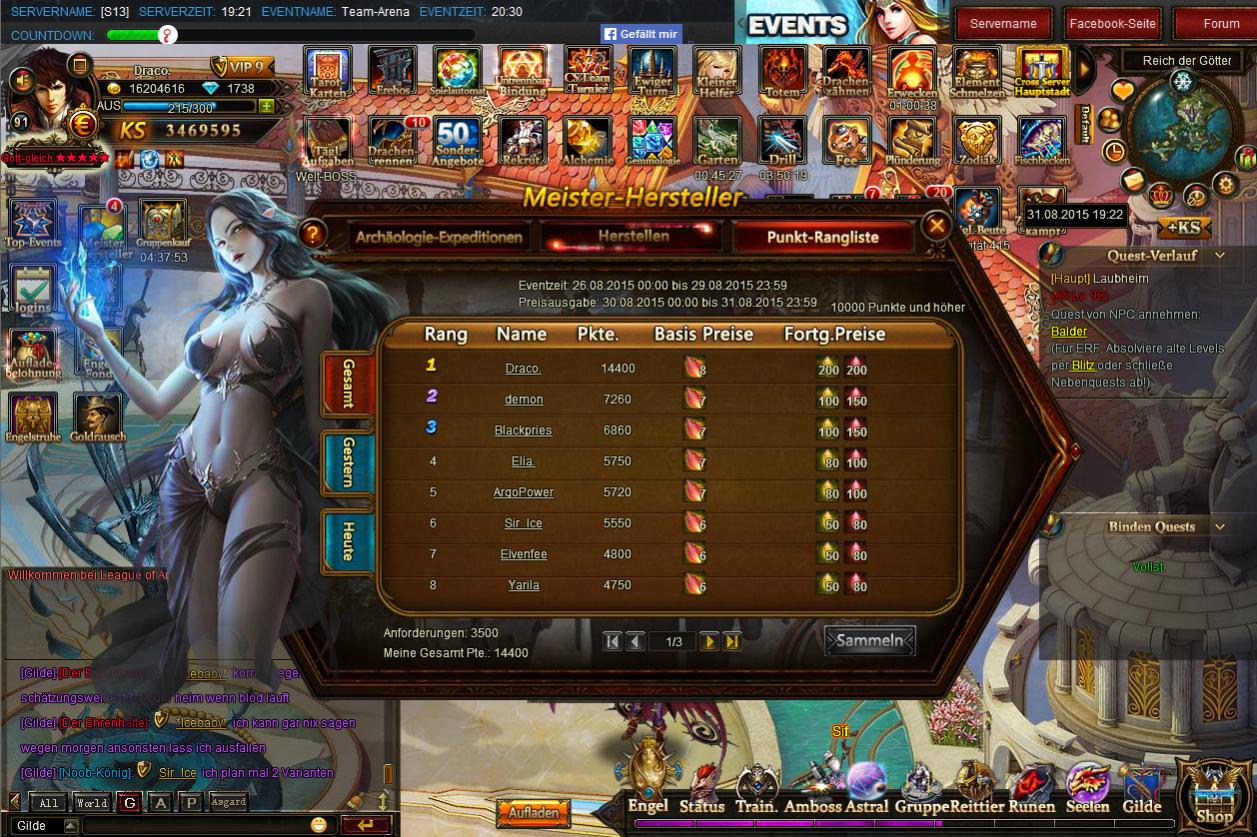Select the World chat channel
This screenshot has width=1257, height=837.
(91, 802)
